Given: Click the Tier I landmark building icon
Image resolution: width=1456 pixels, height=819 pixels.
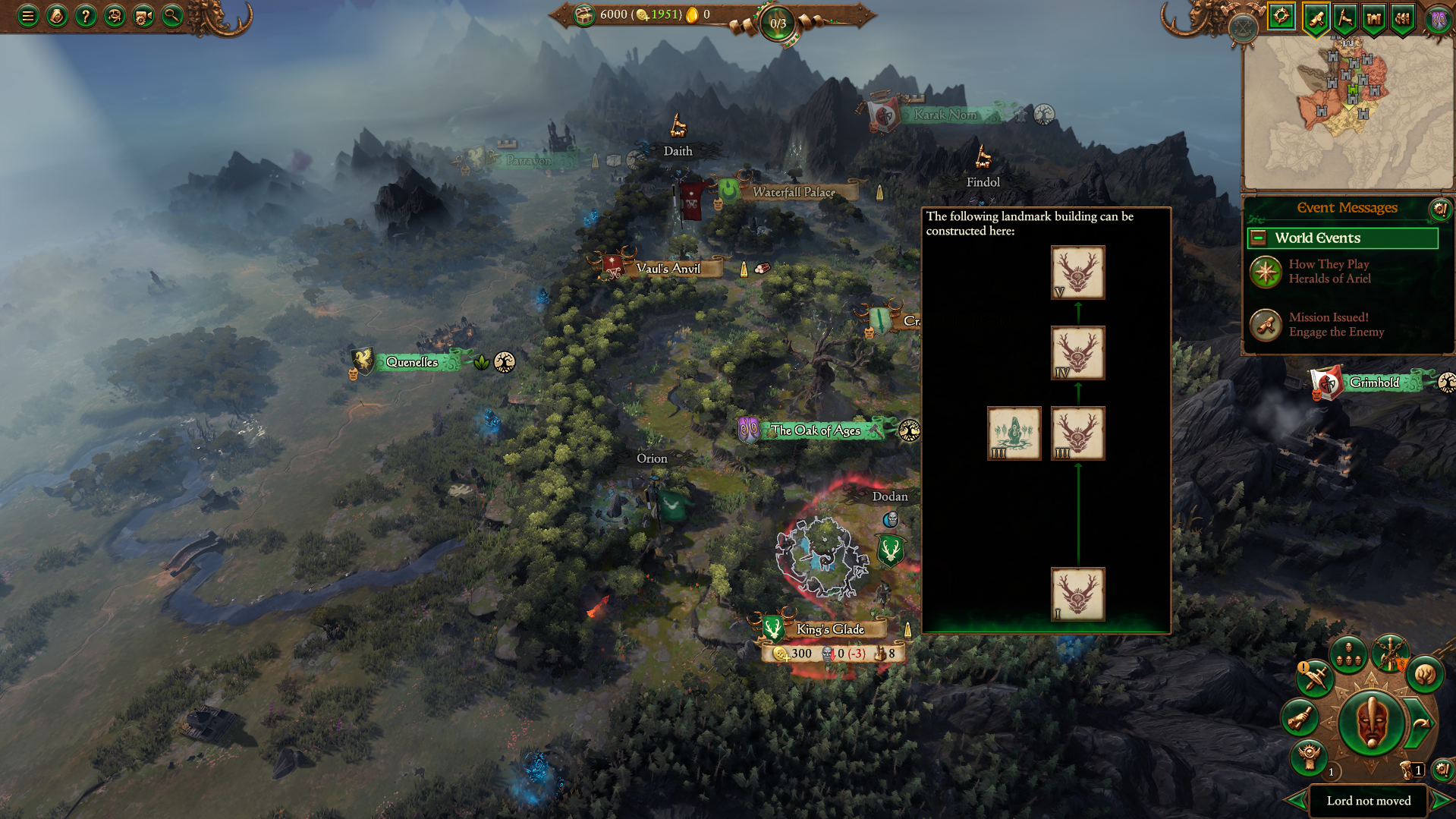Looking at the screenshot, I should [1077, 594].
